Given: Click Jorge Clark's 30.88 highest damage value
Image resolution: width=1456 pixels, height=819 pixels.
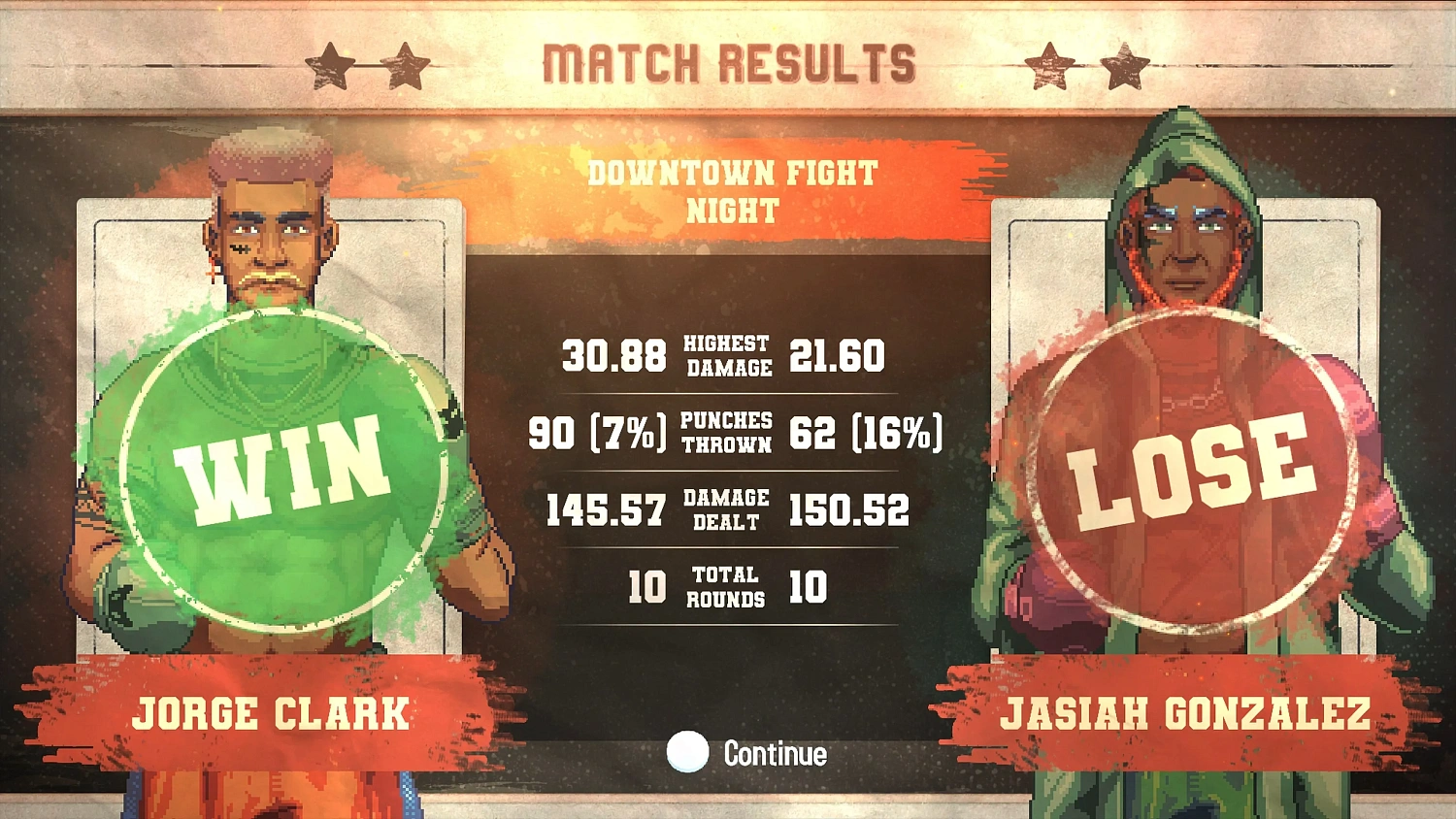Looking at the screenshot, I should point(615,357).
